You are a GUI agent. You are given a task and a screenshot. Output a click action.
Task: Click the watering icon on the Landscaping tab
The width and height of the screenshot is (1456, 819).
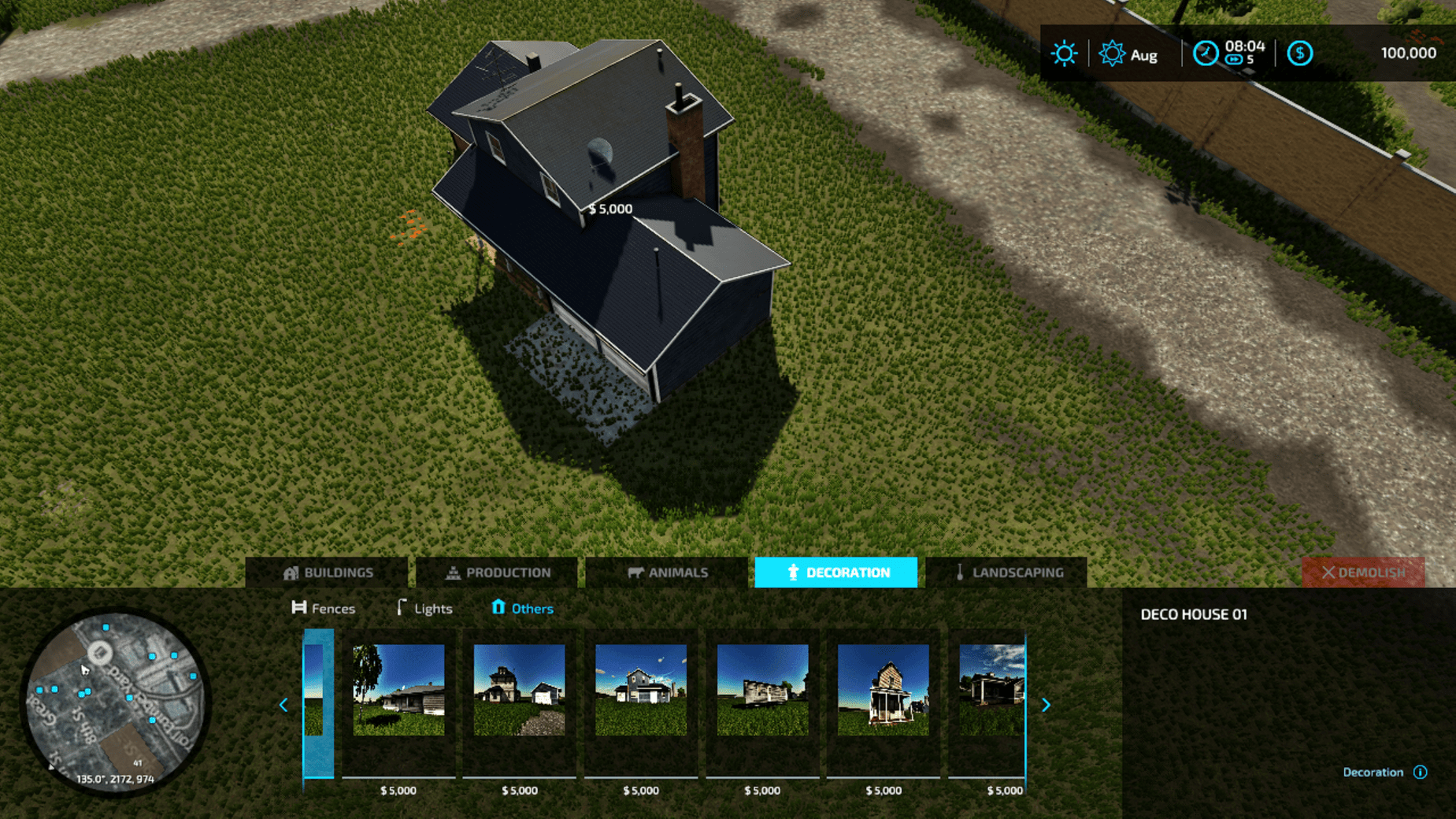coord(959,573)
